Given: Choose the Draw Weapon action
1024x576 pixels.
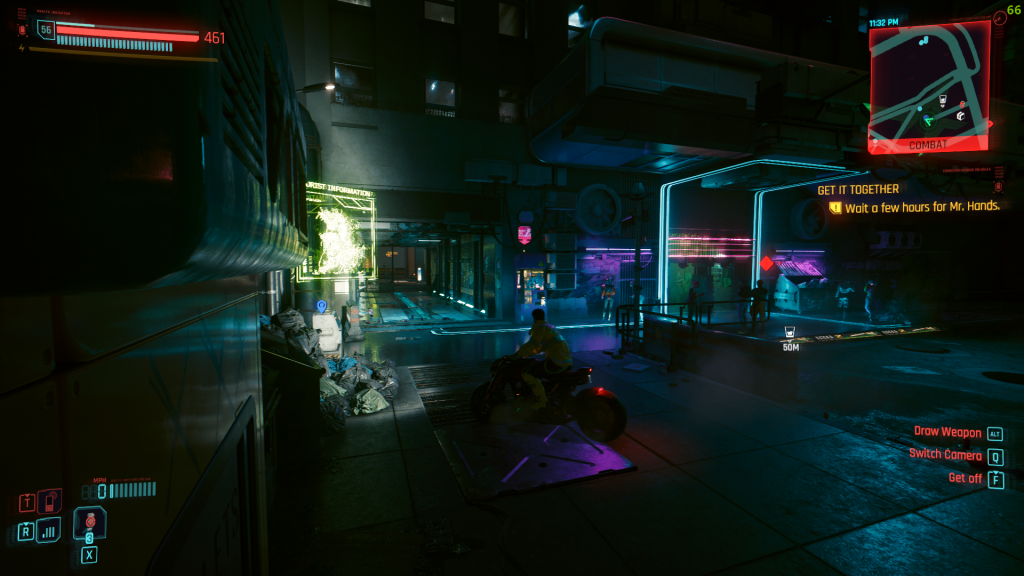Looking at the screenshot, I should click(947, 433).
